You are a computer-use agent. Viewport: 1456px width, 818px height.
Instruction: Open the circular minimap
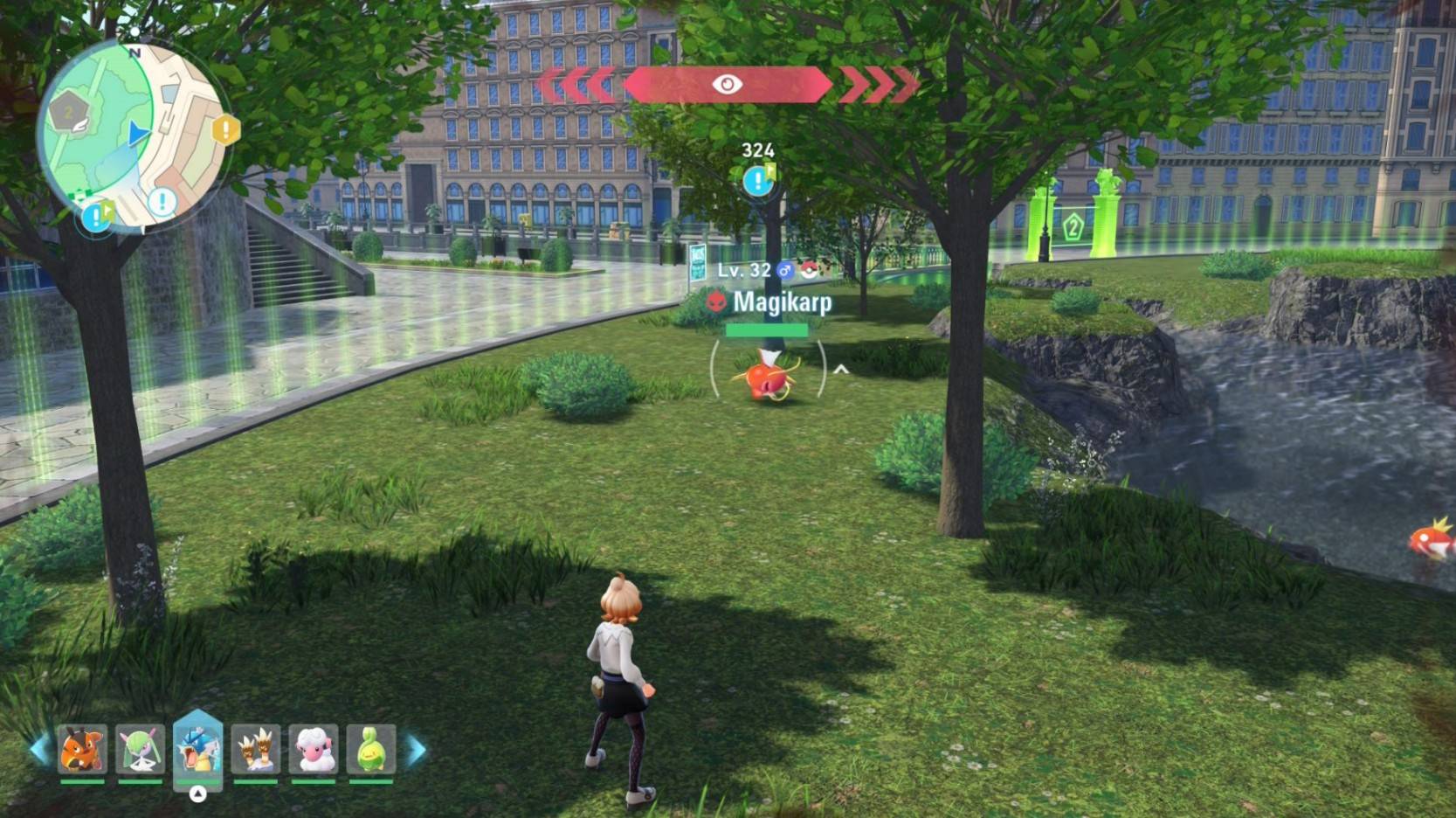coord(129,135)
